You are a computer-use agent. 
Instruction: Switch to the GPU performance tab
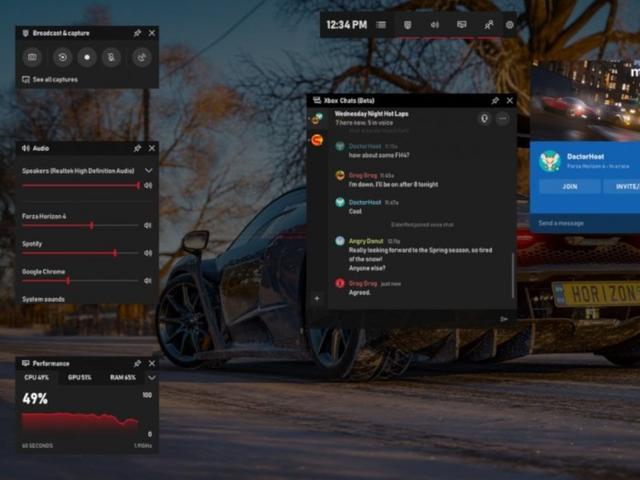[x=79, y=377]
